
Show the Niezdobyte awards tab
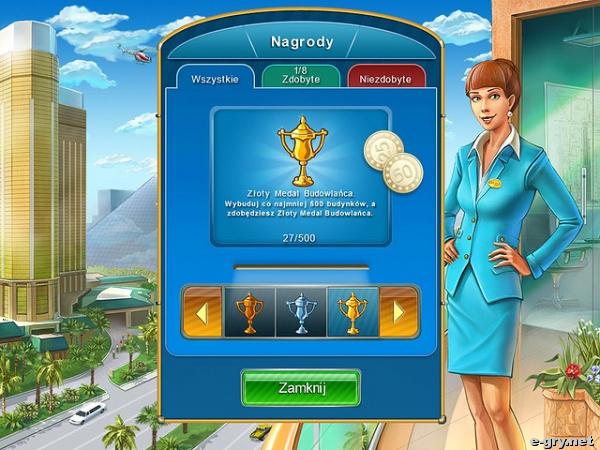[386, 79]
